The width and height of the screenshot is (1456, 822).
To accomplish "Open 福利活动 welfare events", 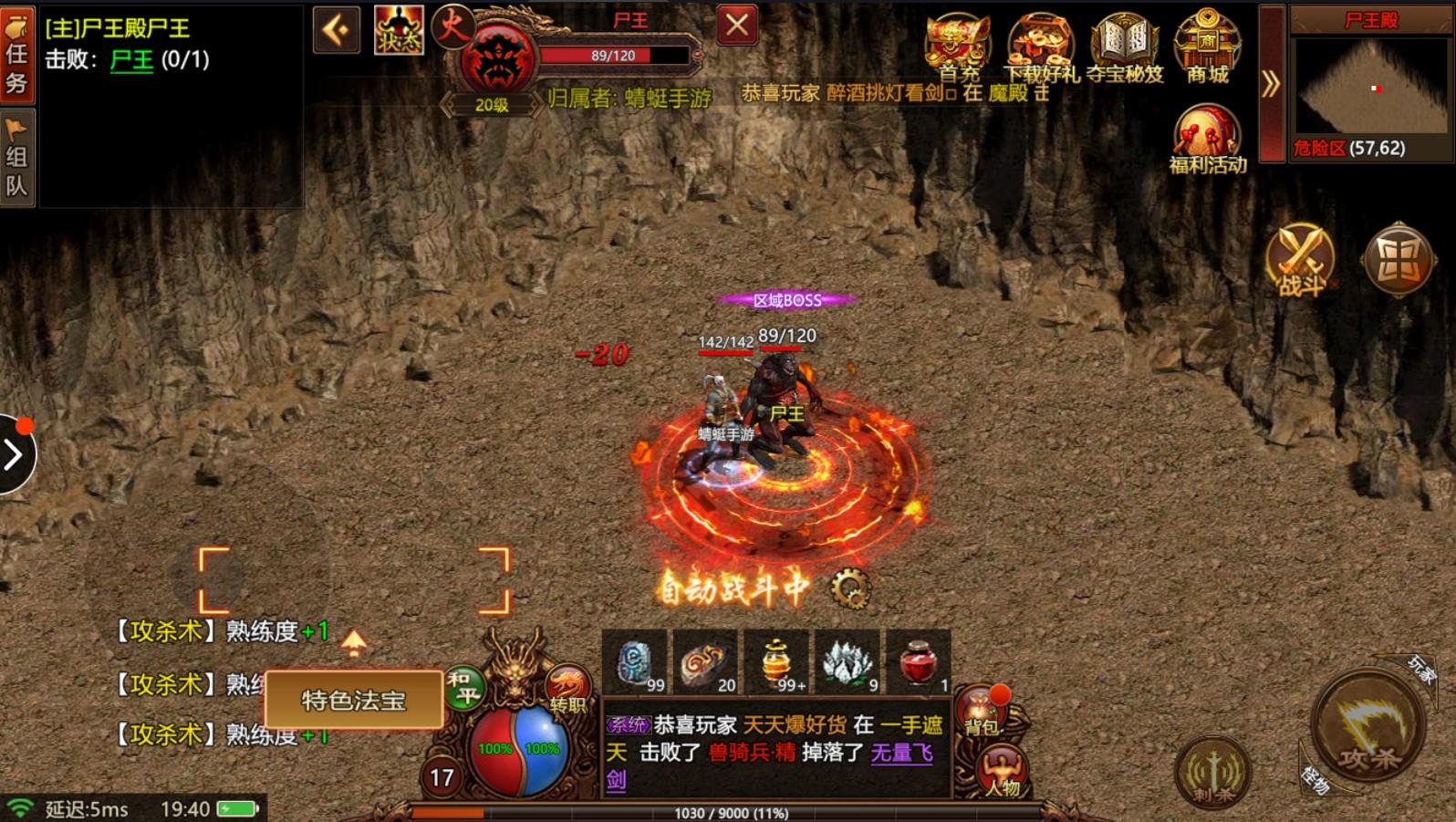I will point(1207,139).
